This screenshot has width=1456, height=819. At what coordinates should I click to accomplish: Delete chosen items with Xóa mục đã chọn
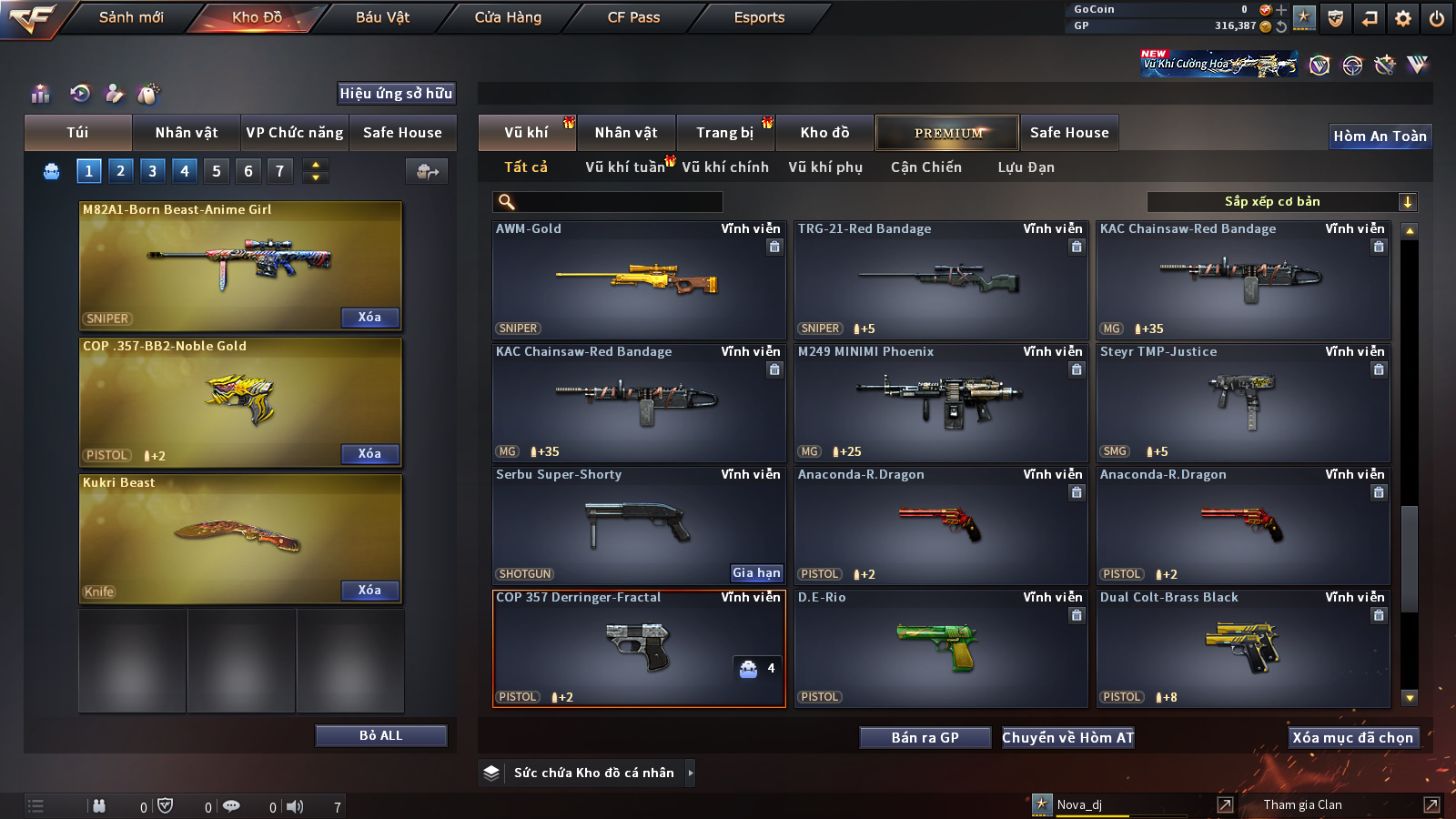point(1352,737)
